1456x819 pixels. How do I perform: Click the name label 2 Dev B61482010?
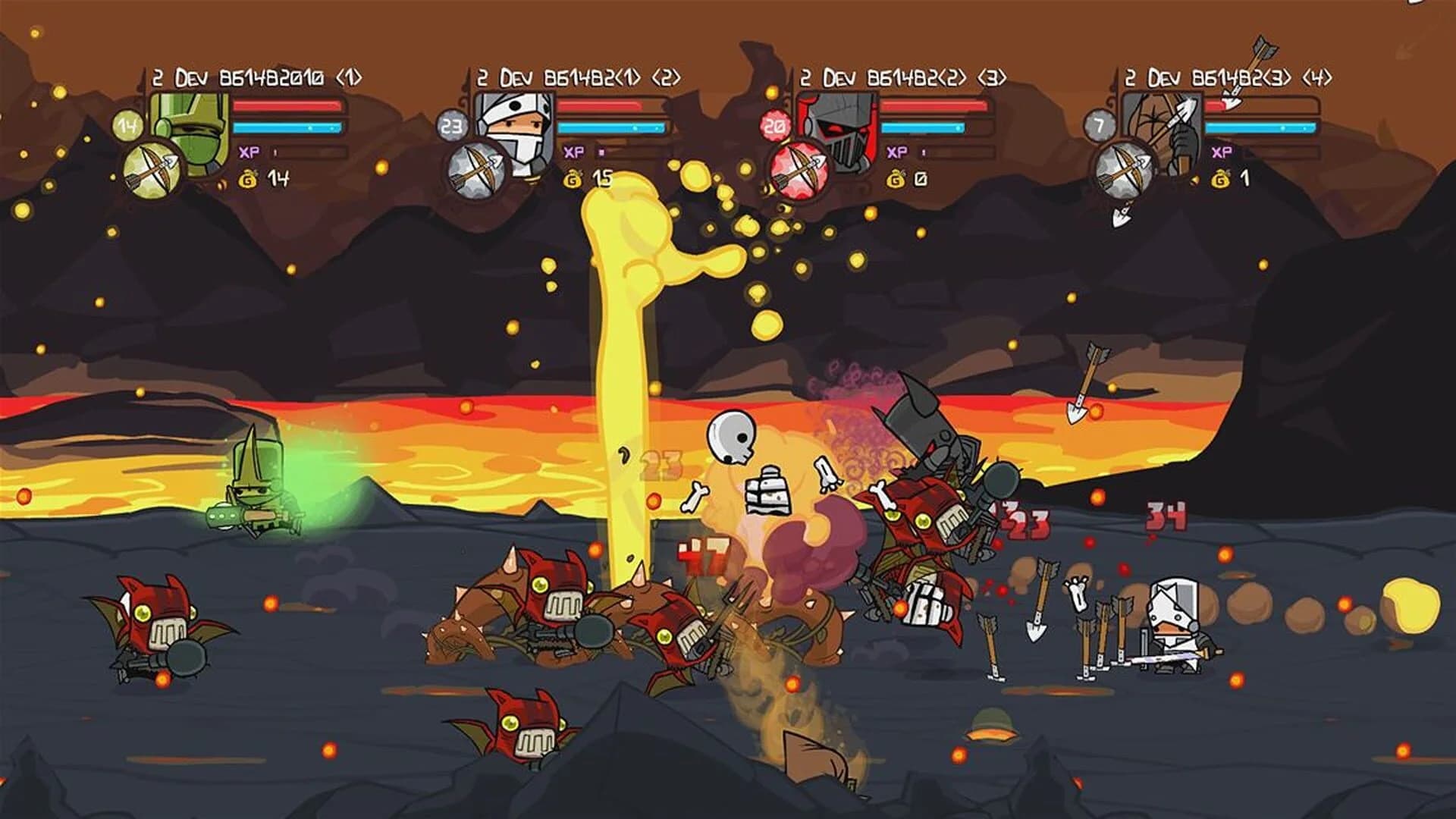point(258,76)
